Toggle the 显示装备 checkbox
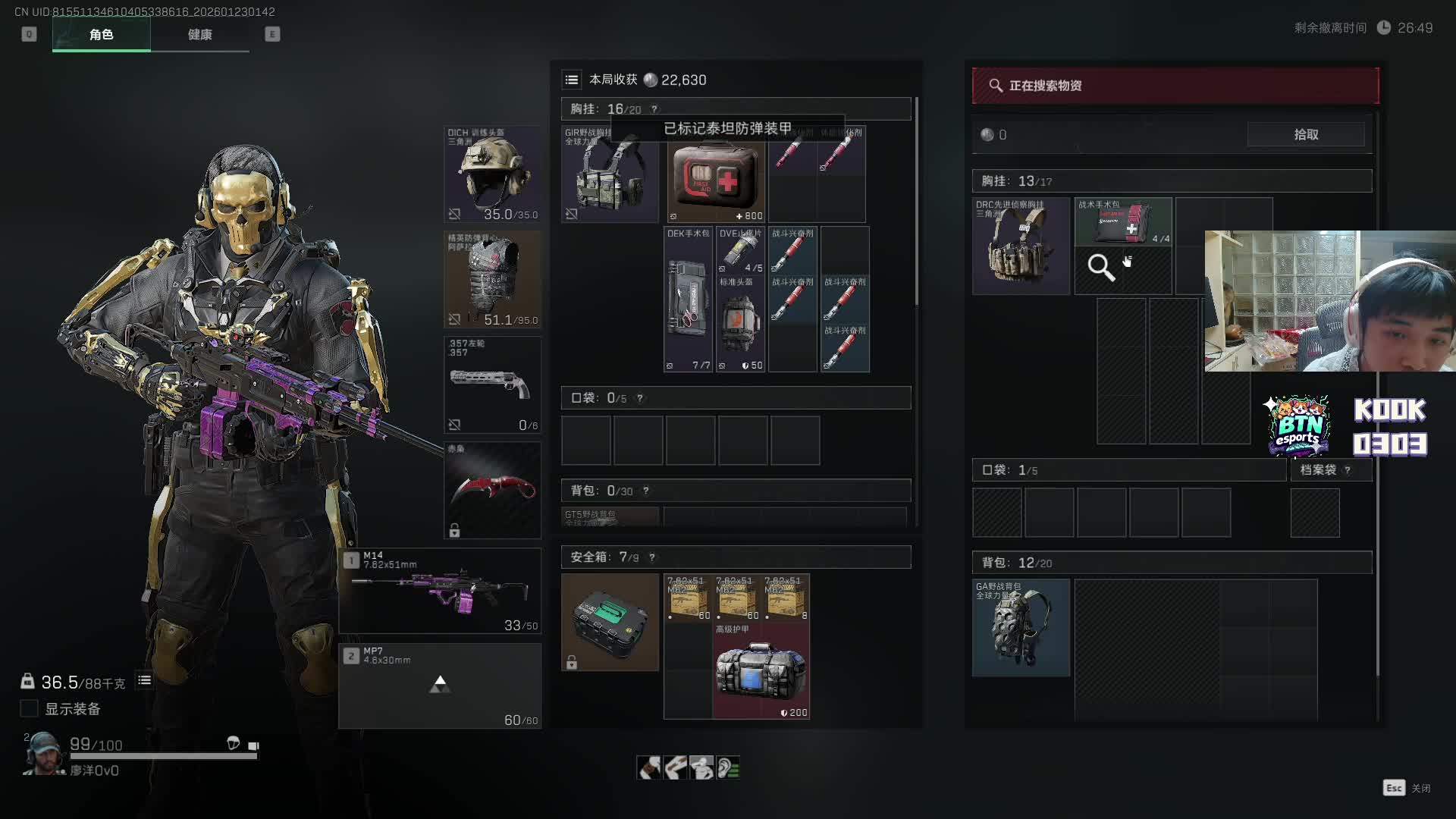Viewport: 1456px width, 819px height. (x=29, y=708)
